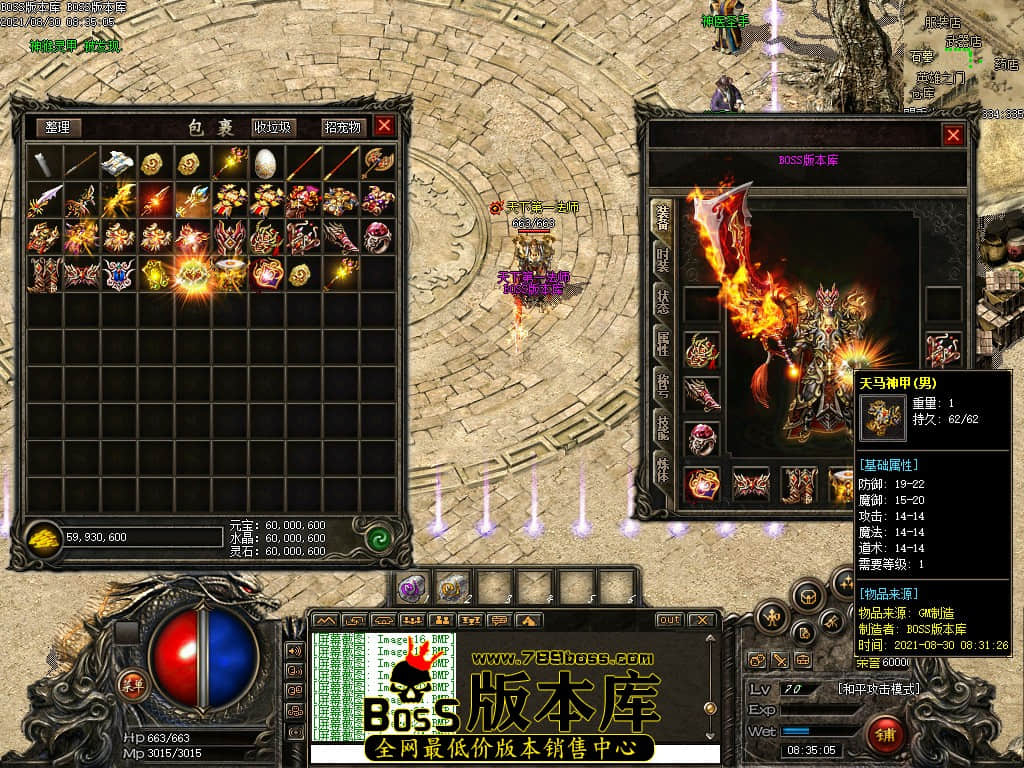Close the 包裹 inventory window
The image size is (1024, 768).
coord(384,126)
